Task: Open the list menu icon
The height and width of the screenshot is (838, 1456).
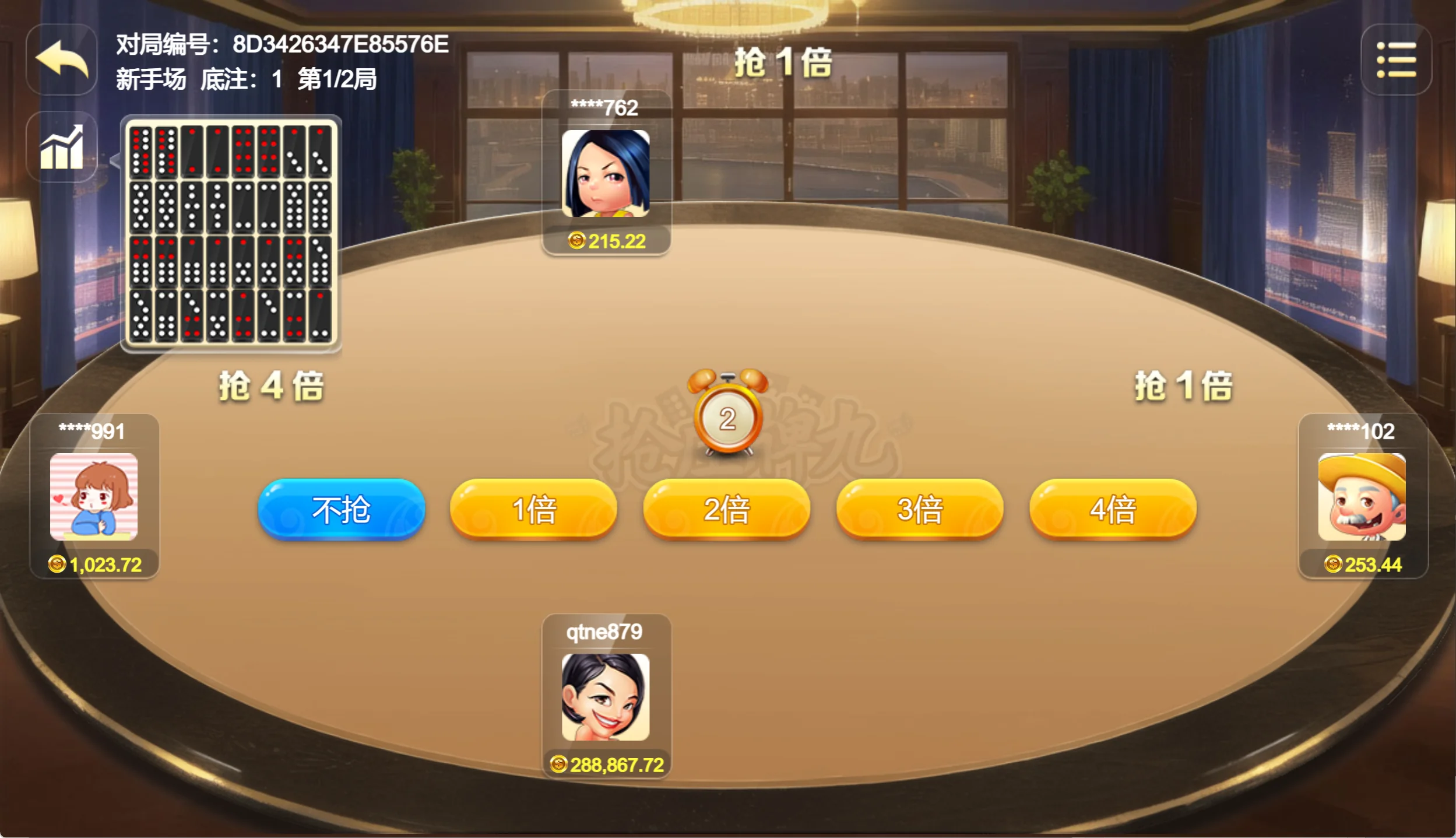Action: click(x=1396, y=59)
